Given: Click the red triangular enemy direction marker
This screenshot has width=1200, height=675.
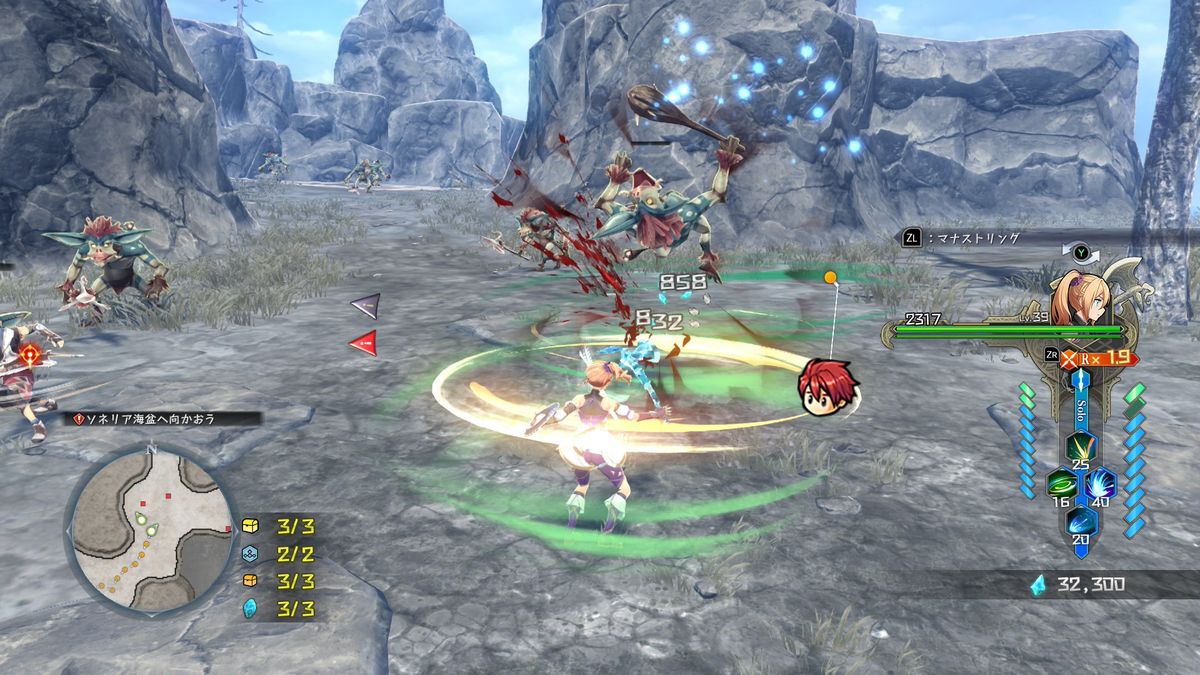Looking at the screenshot, I should coord(363,342).
